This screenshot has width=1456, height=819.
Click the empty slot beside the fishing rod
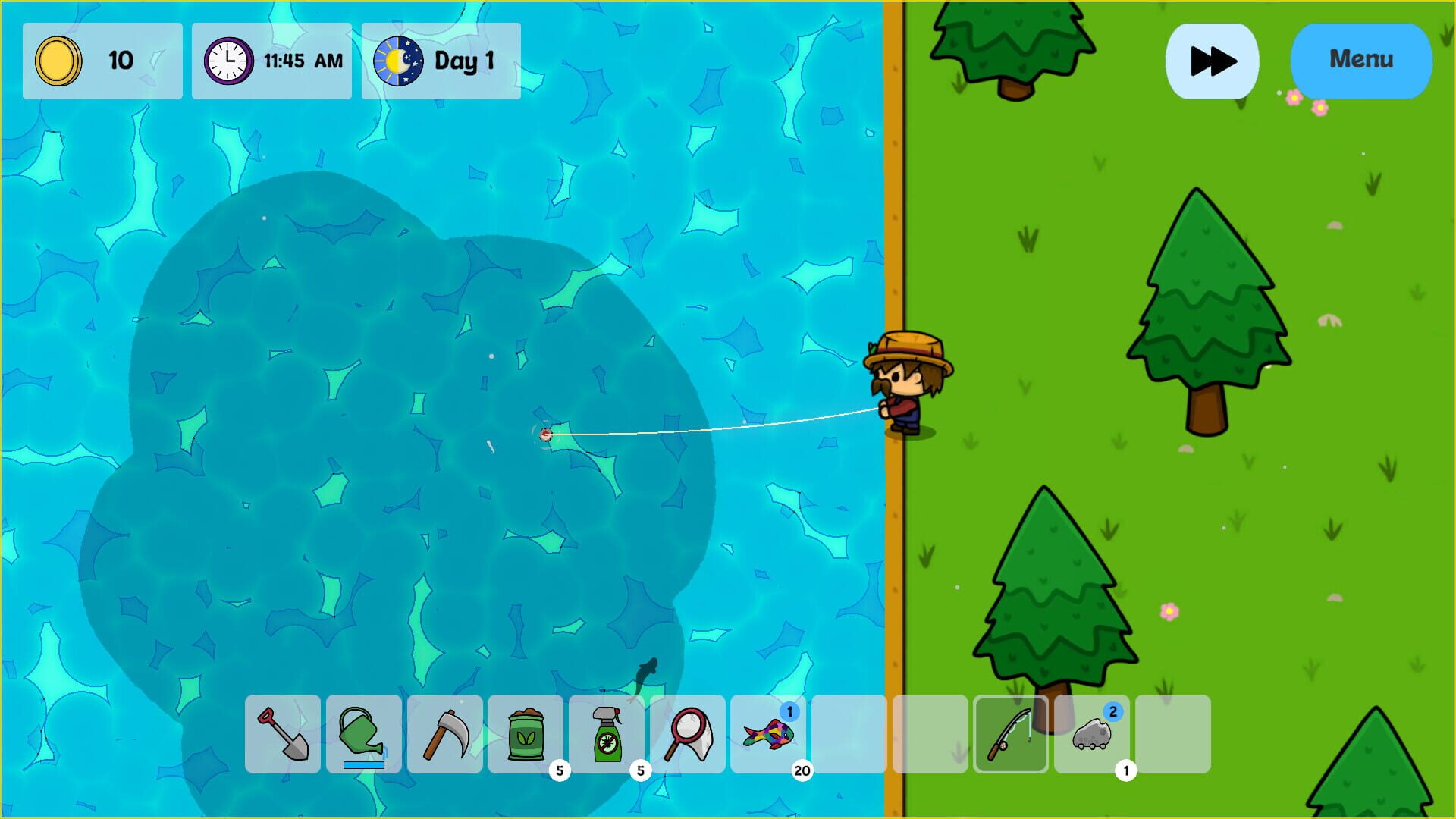(930, 736)
